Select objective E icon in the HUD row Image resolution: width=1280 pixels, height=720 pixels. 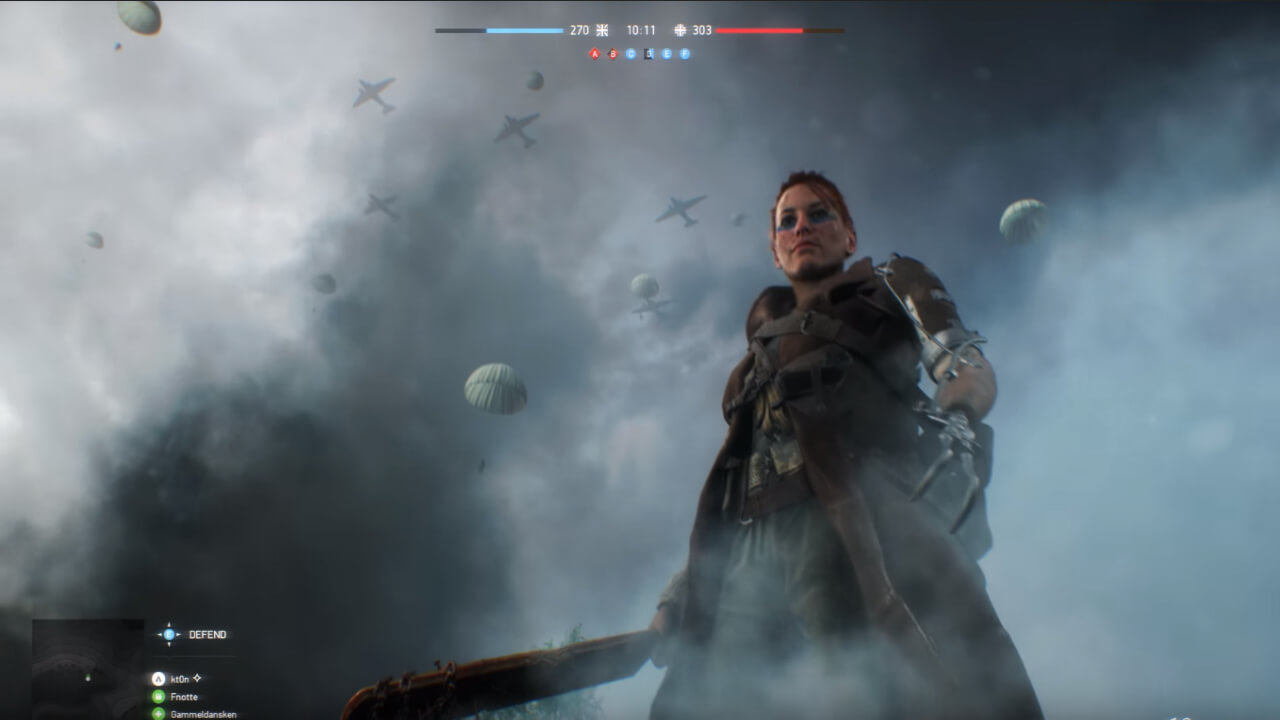[666, 52]
